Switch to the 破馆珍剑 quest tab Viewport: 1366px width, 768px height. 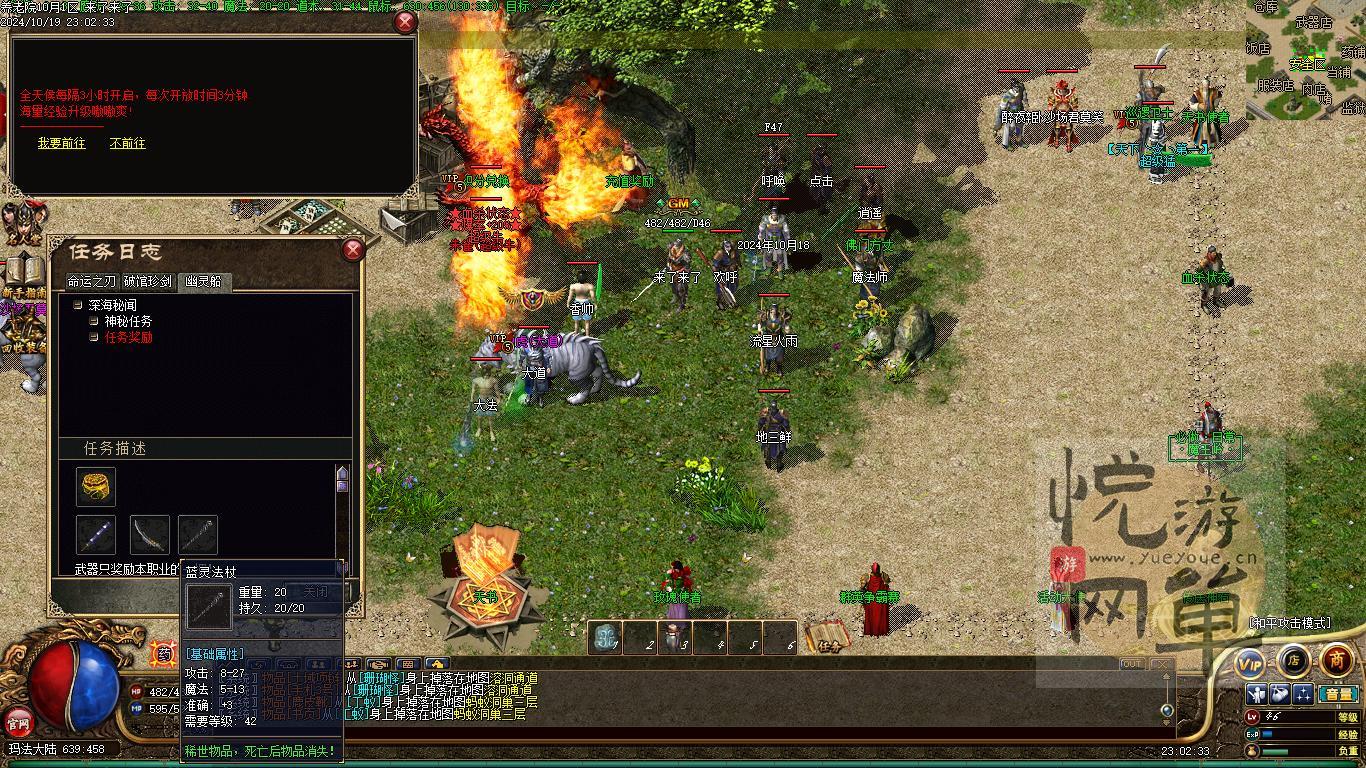tap(148, 282)
